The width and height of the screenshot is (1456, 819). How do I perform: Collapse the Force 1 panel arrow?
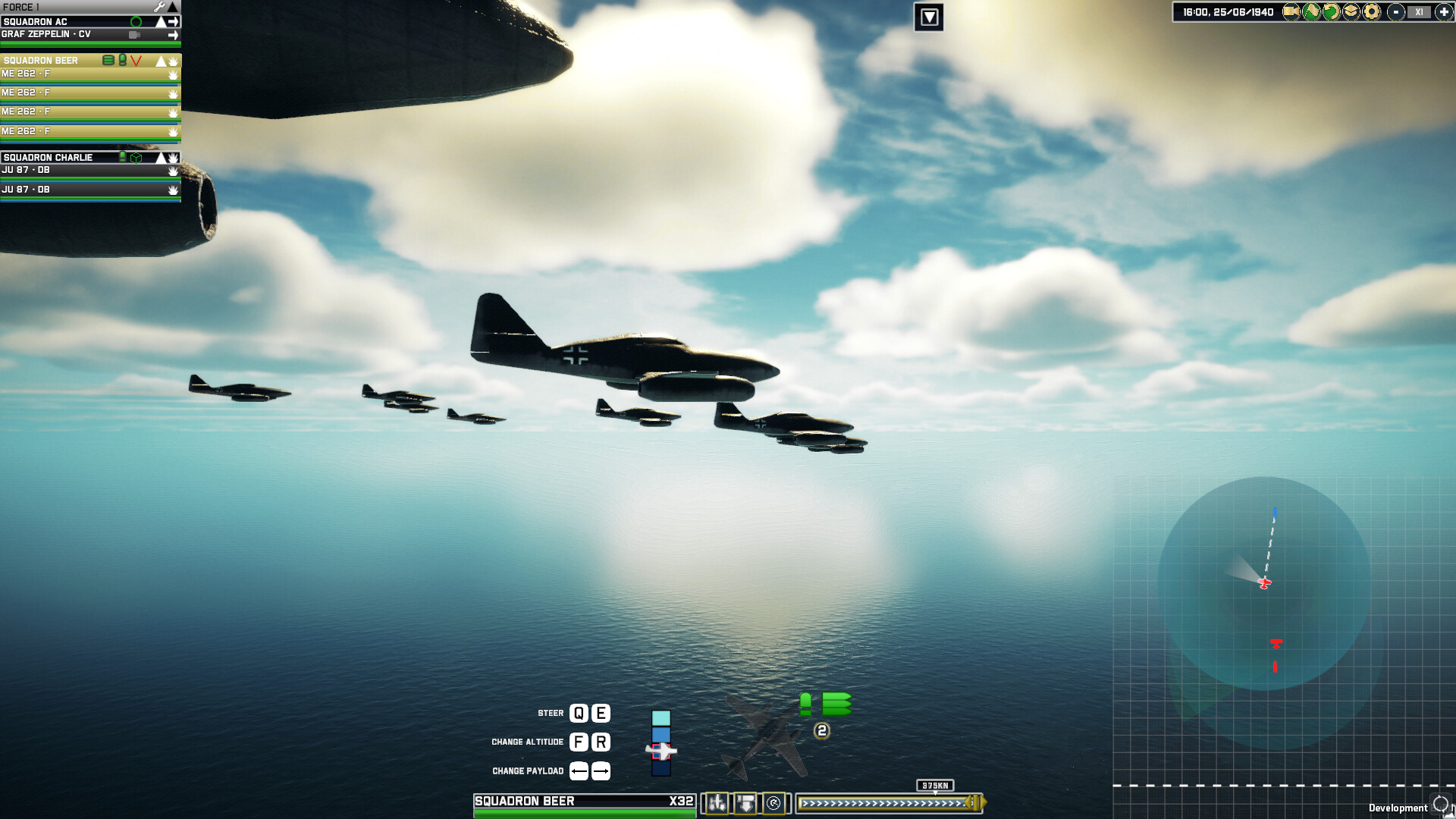[x=173, y=6]
